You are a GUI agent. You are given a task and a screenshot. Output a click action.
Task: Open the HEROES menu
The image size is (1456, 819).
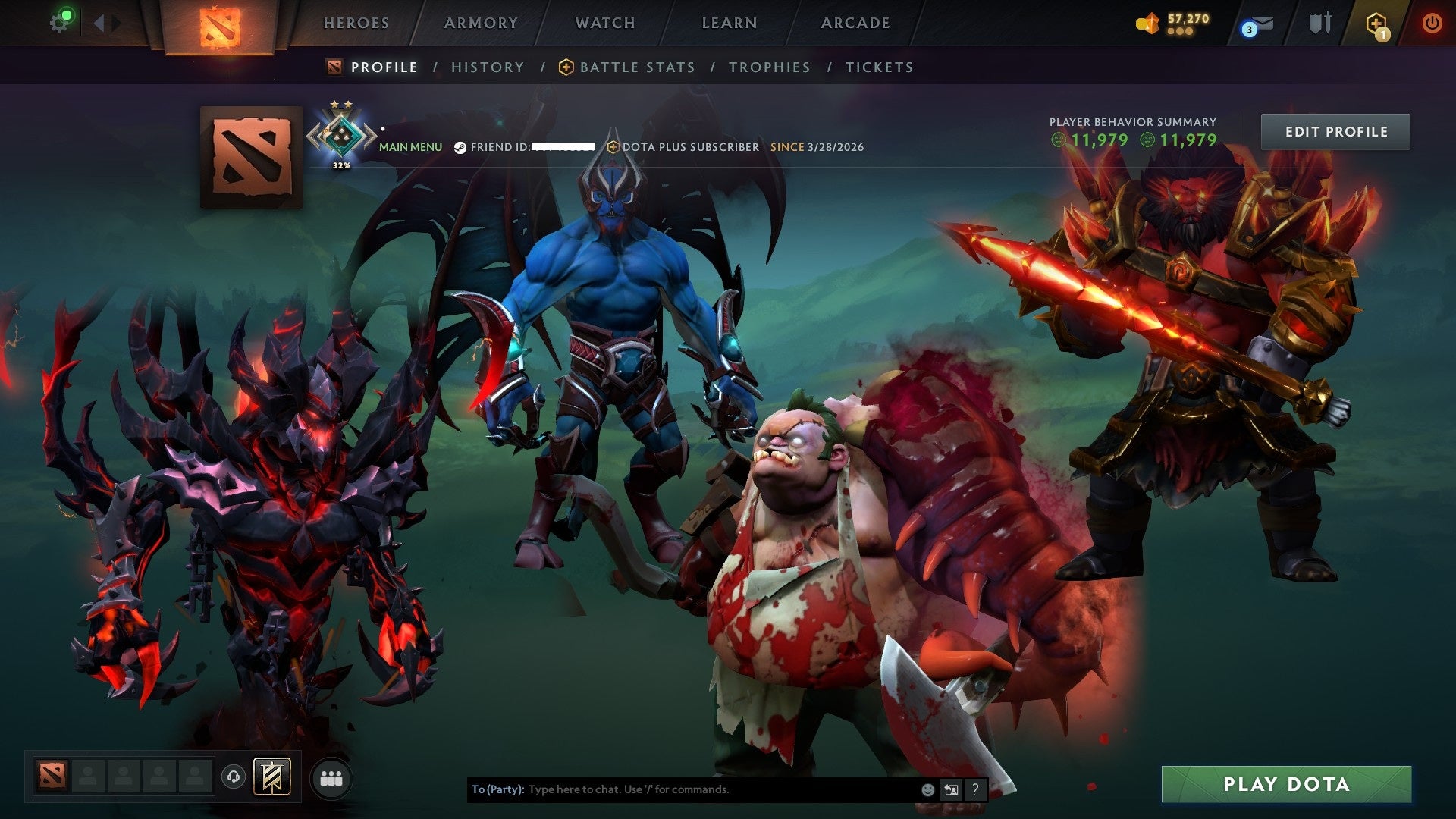coord(356,23)
